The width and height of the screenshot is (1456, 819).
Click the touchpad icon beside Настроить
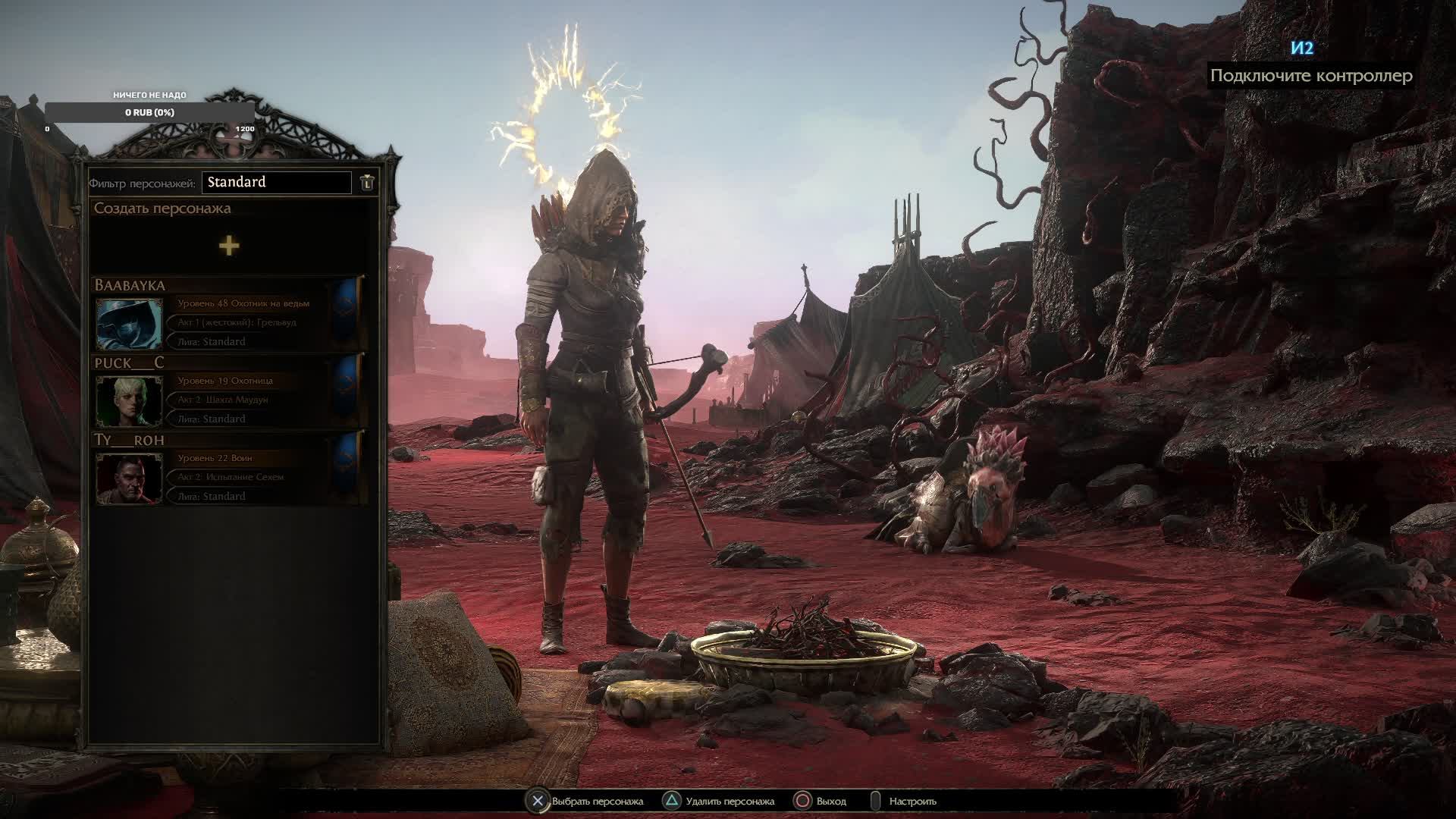[874, 800]
